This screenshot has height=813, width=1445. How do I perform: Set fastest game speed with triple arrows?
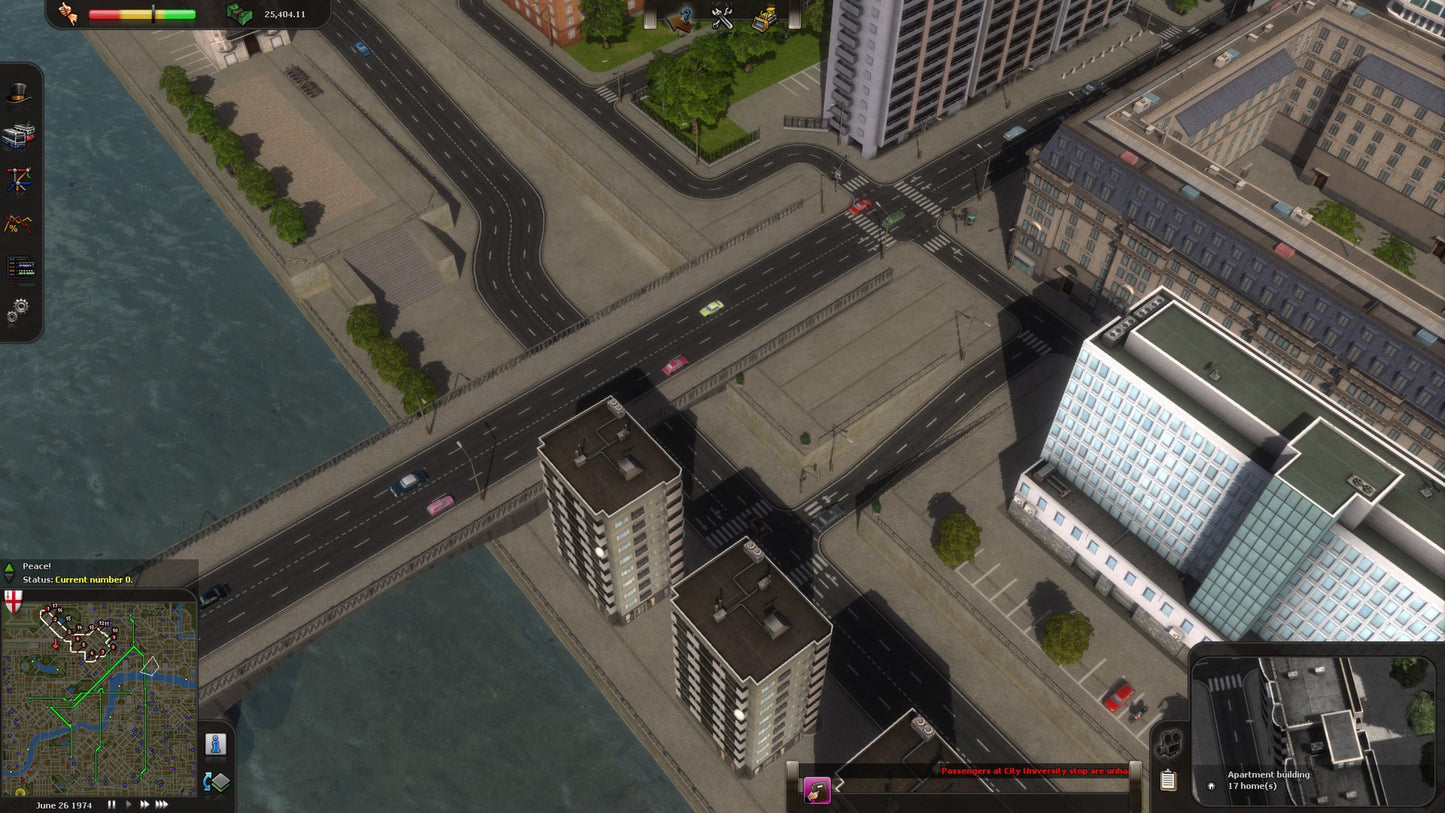[x=162, y=804]
